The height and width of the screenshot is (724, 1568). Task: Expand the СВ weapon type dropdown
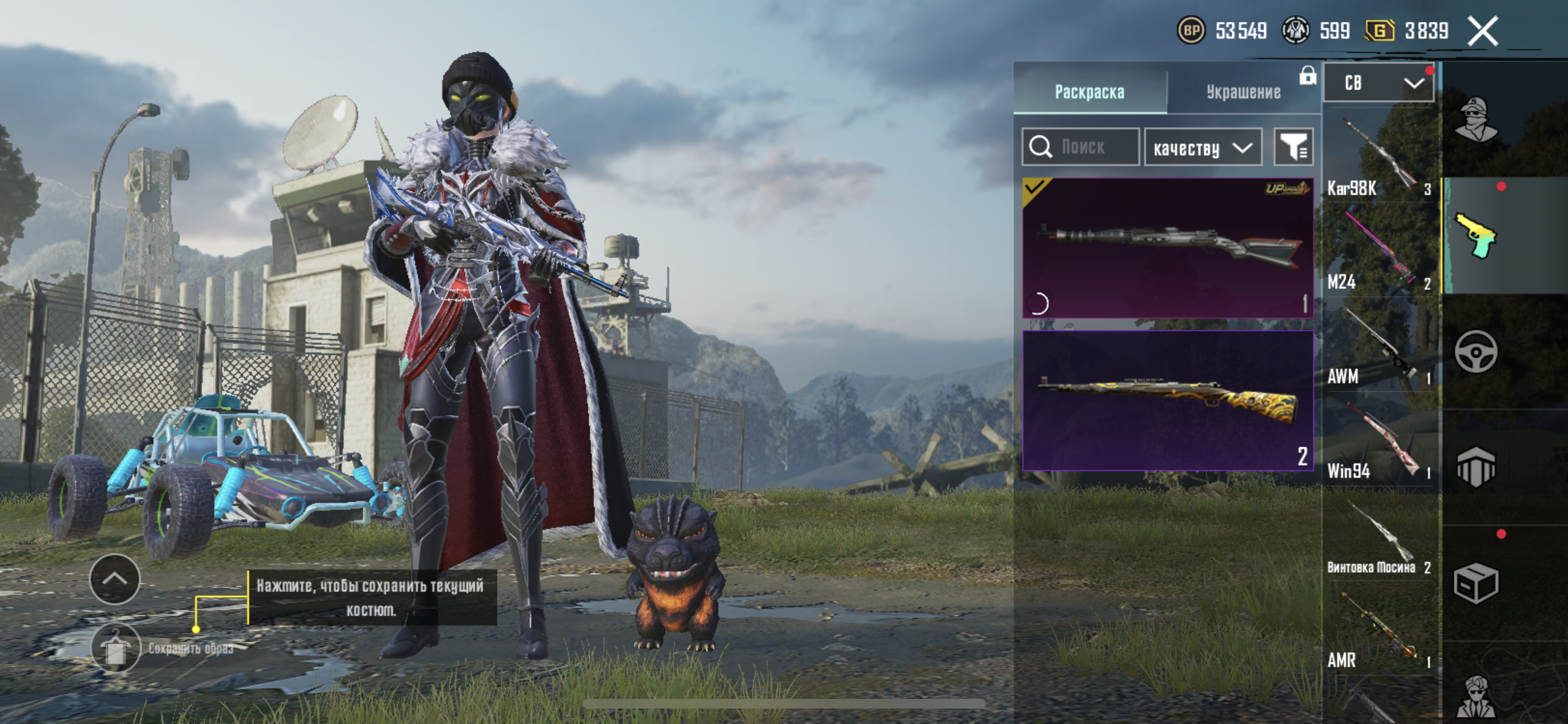coord(1379,83)
